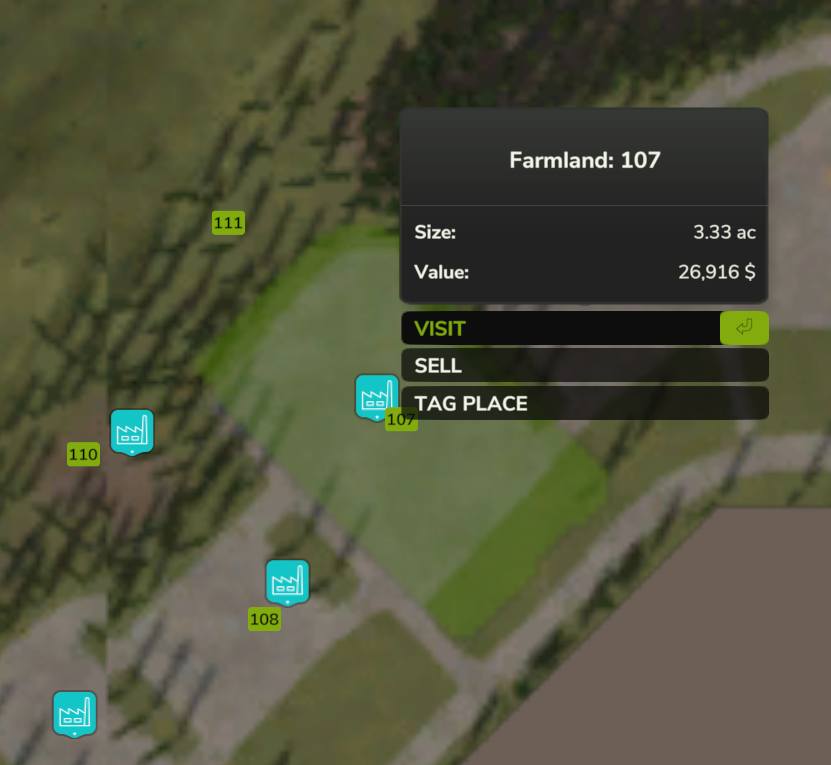Select farmland marker 108
The height and width of the screenshot is (765, 831).
pyautogui.click(x=264, y=619)
